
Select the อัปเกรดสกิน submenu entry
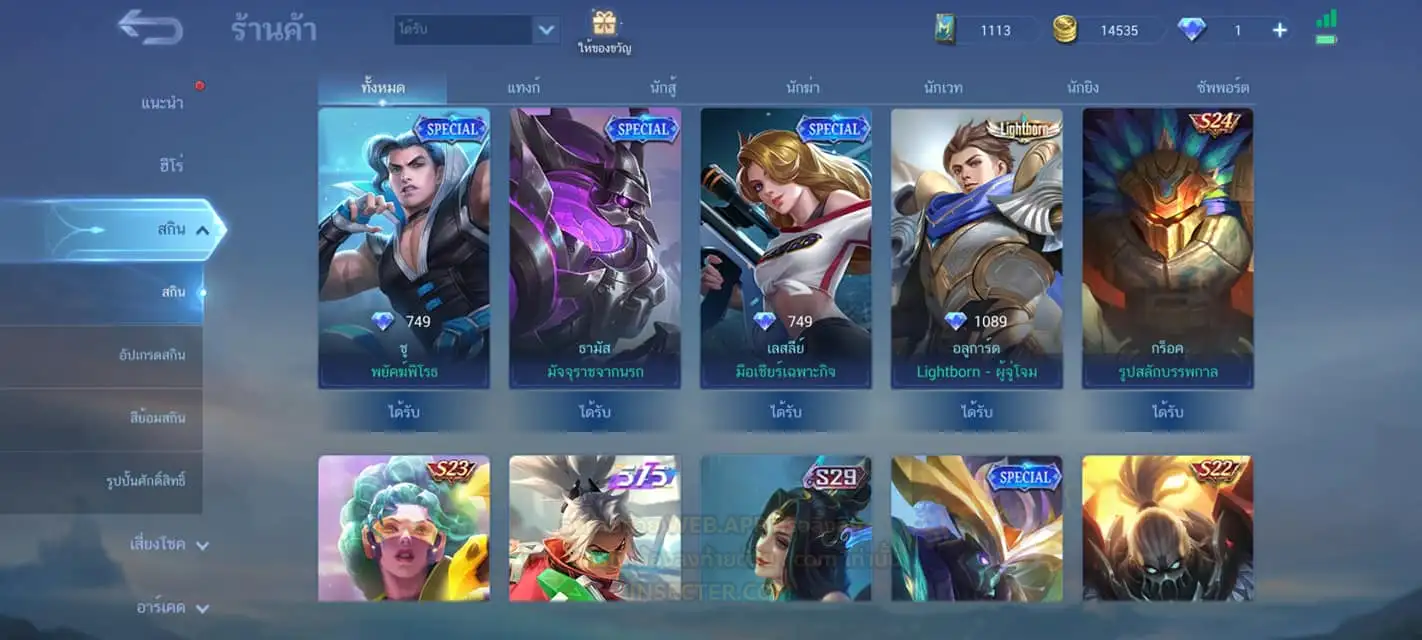tap(151, 355)
